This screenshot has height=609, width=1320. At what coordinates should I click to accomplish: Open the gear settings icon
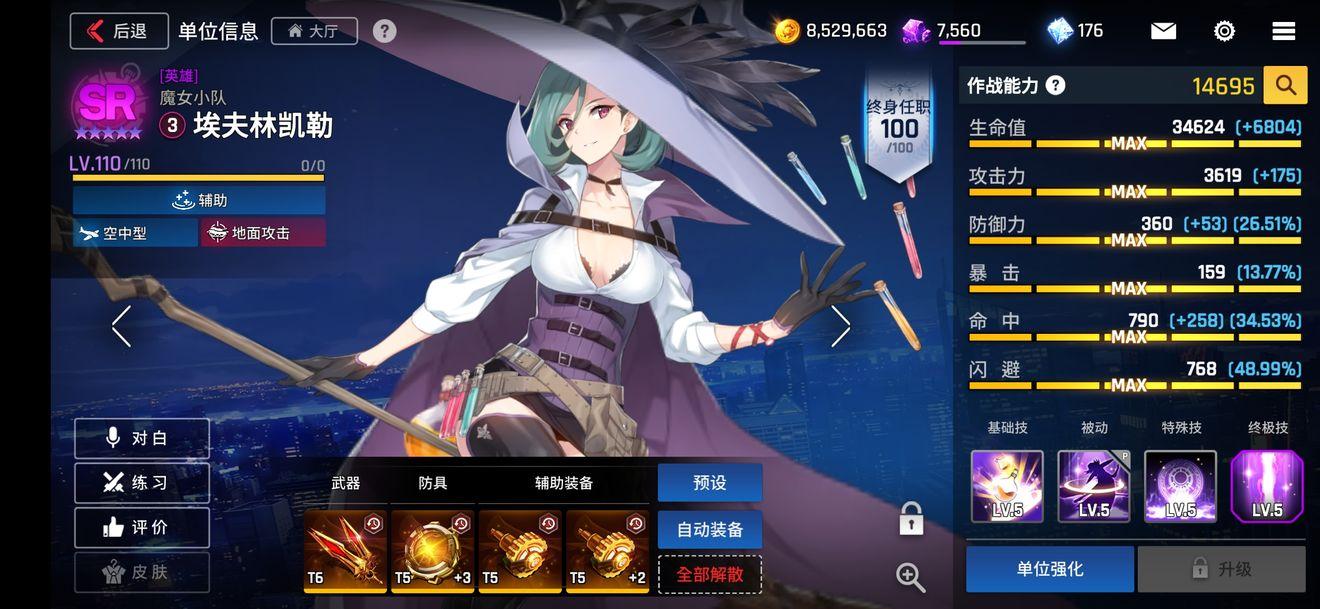click(1224, 31)
